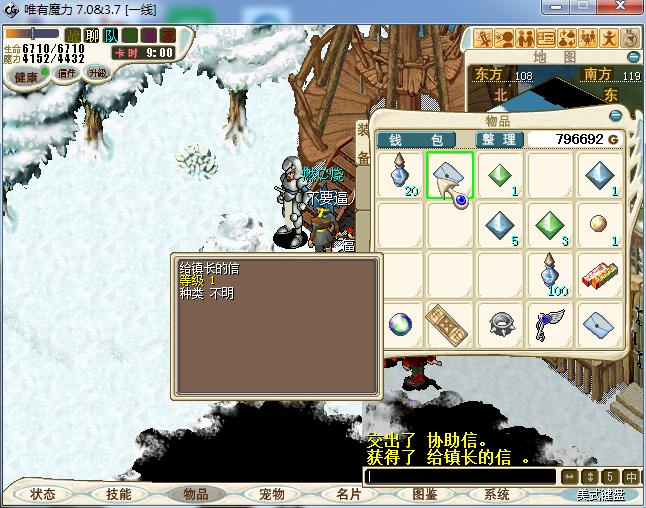Click the chat input field

[460, 477]
